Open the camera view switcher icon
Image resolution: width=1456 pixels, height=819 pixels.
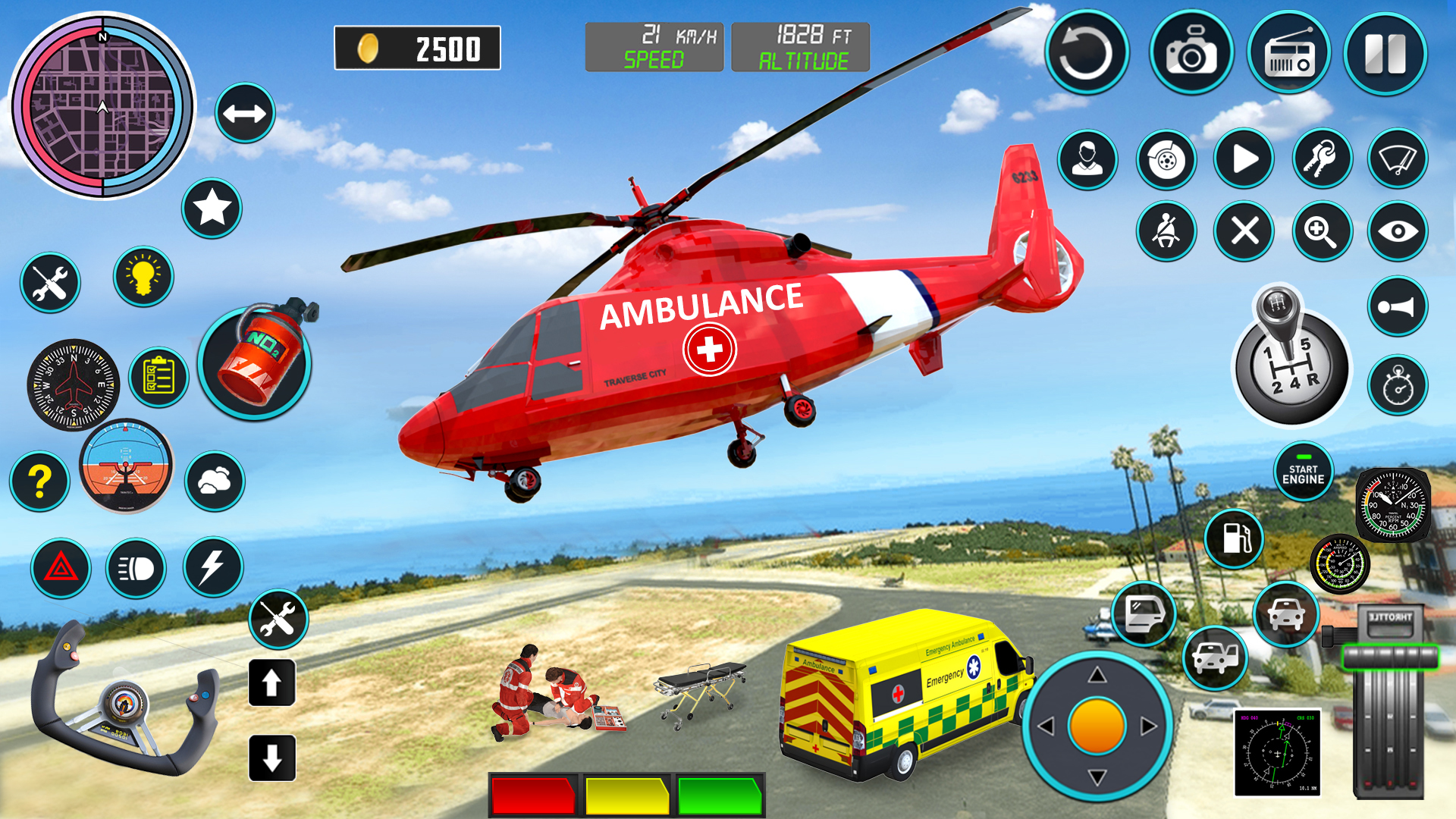[1399, 233]
